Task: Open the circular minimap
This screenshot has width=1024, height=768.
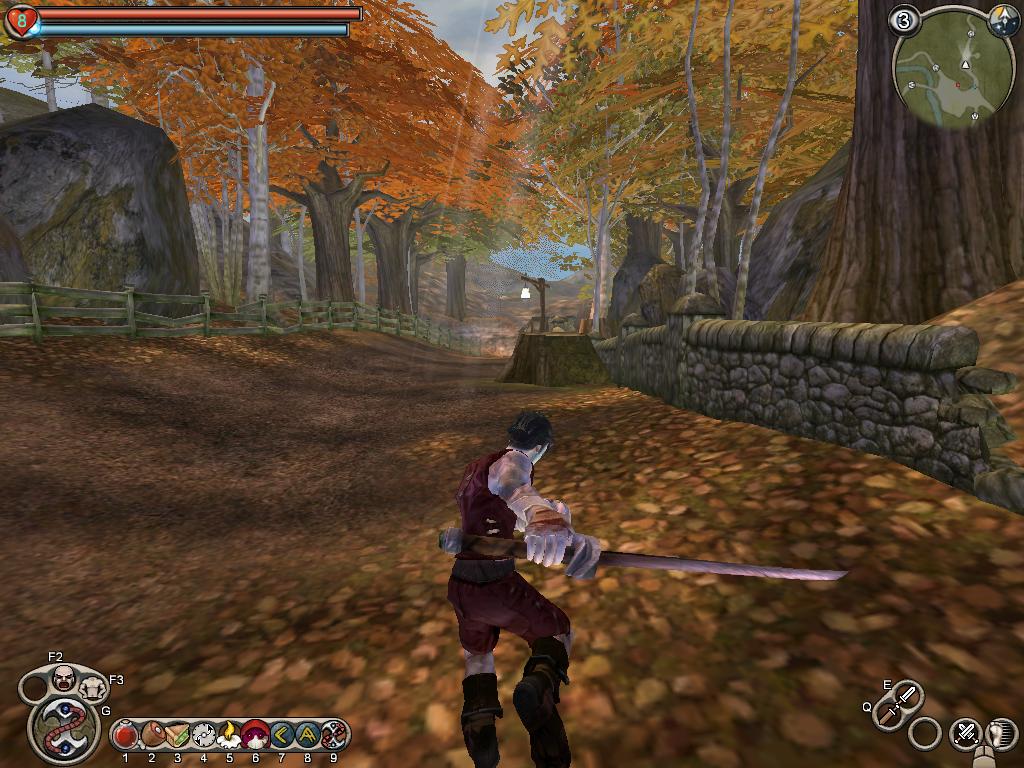Action: (x=953, y=76)
